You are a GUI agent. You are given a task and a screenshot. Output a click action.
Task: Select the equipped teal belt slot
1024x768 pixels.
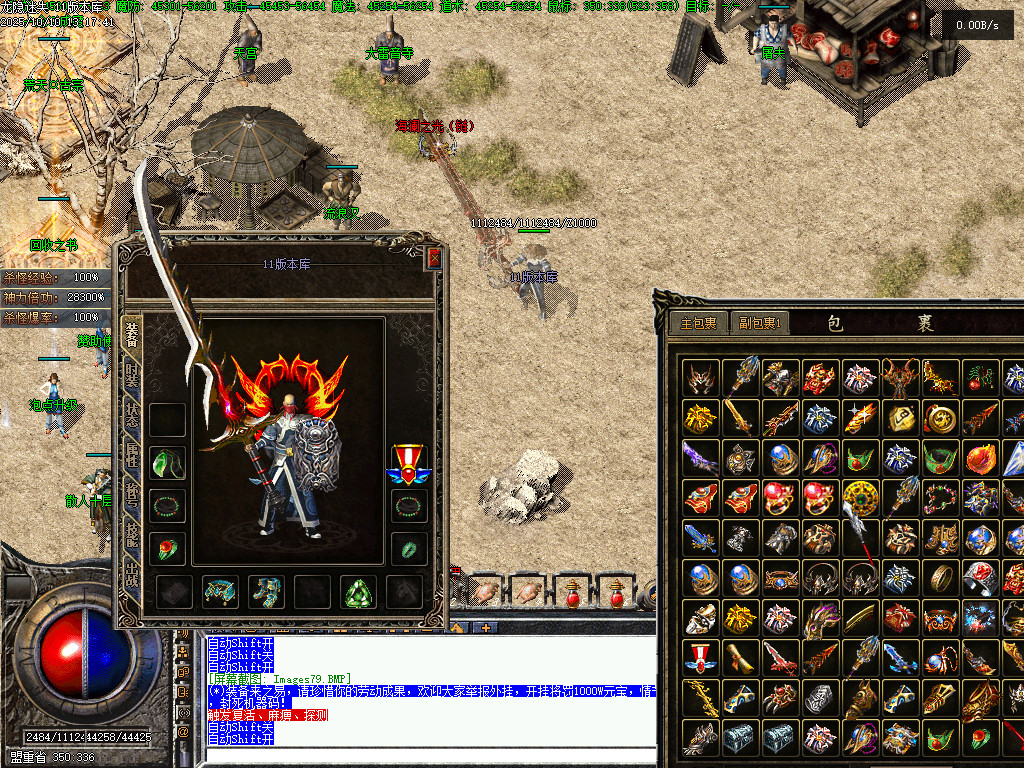220,592
